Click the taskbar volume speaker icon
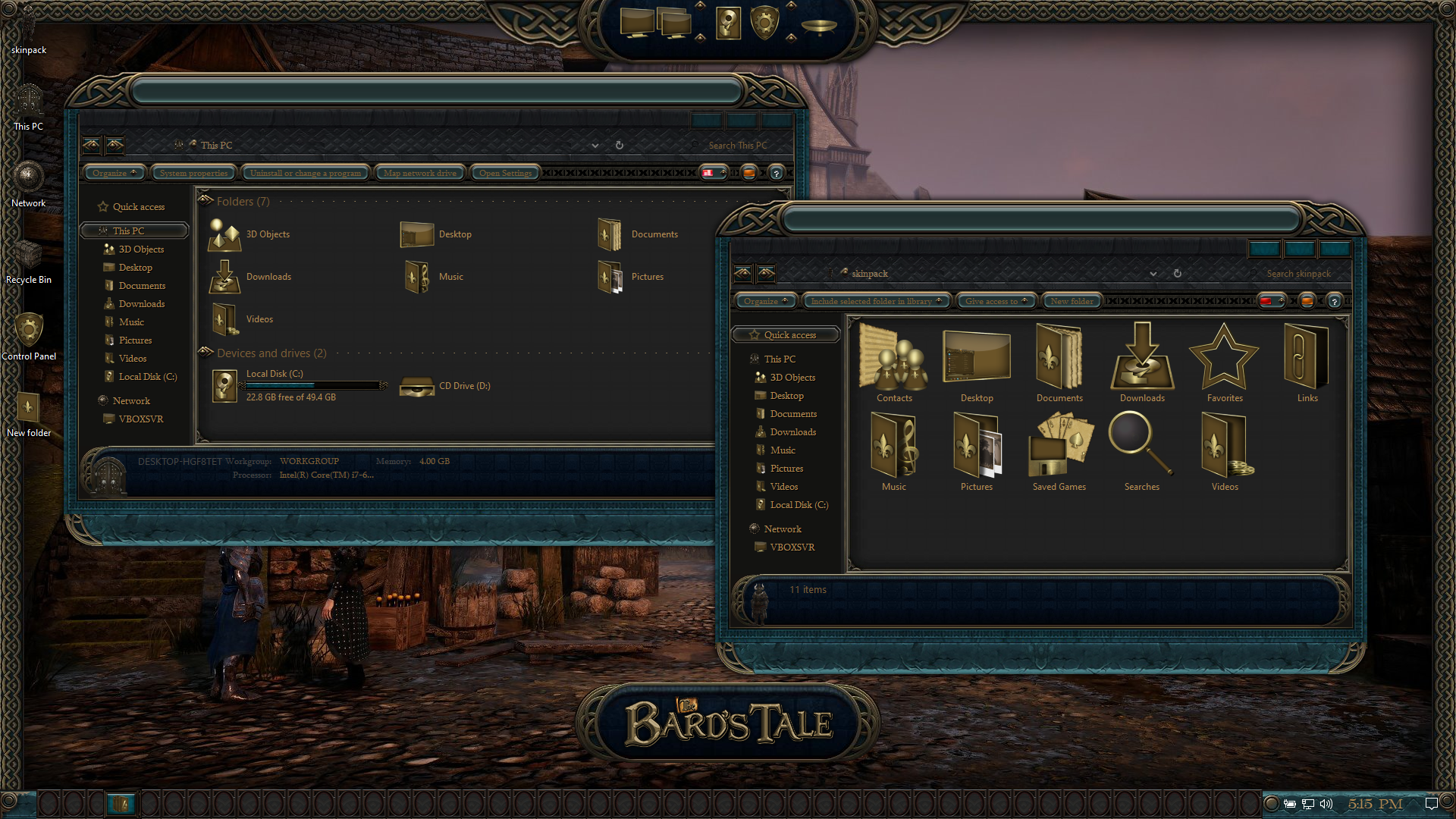The width and height of the screenshot is (1456, 819). click(x=1326, y=804)
